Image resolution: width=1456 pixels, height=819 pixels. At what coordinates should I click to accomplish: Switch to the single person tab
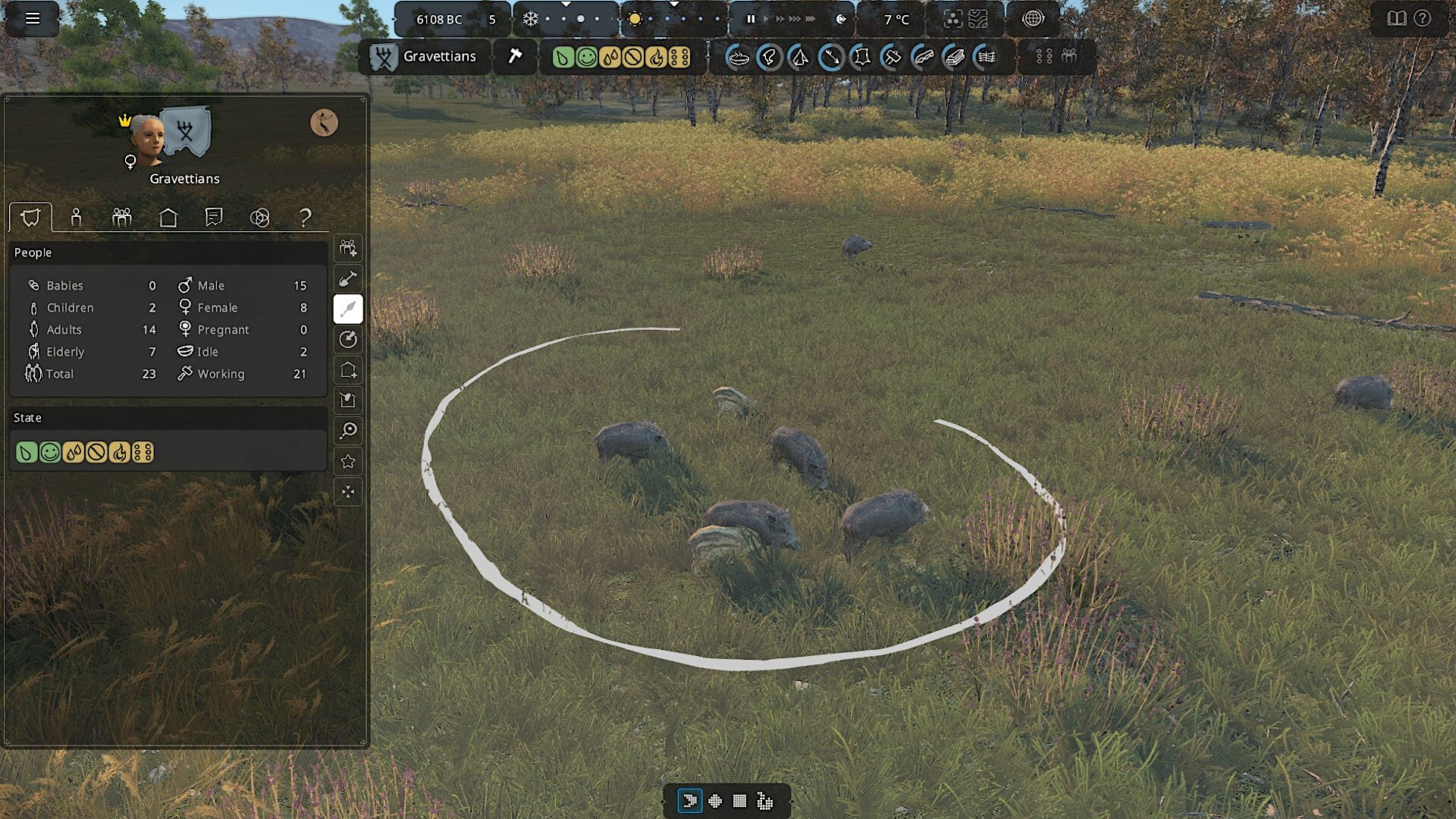[x=76, y=218]
